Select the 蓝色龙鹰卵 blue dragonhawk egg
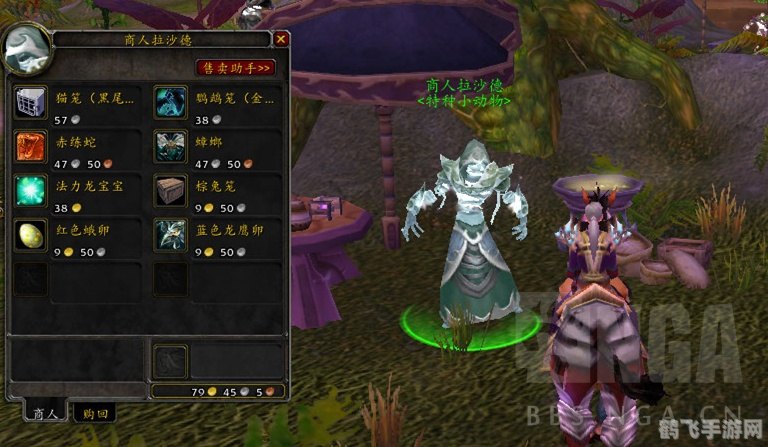 (x=169, y=235)
